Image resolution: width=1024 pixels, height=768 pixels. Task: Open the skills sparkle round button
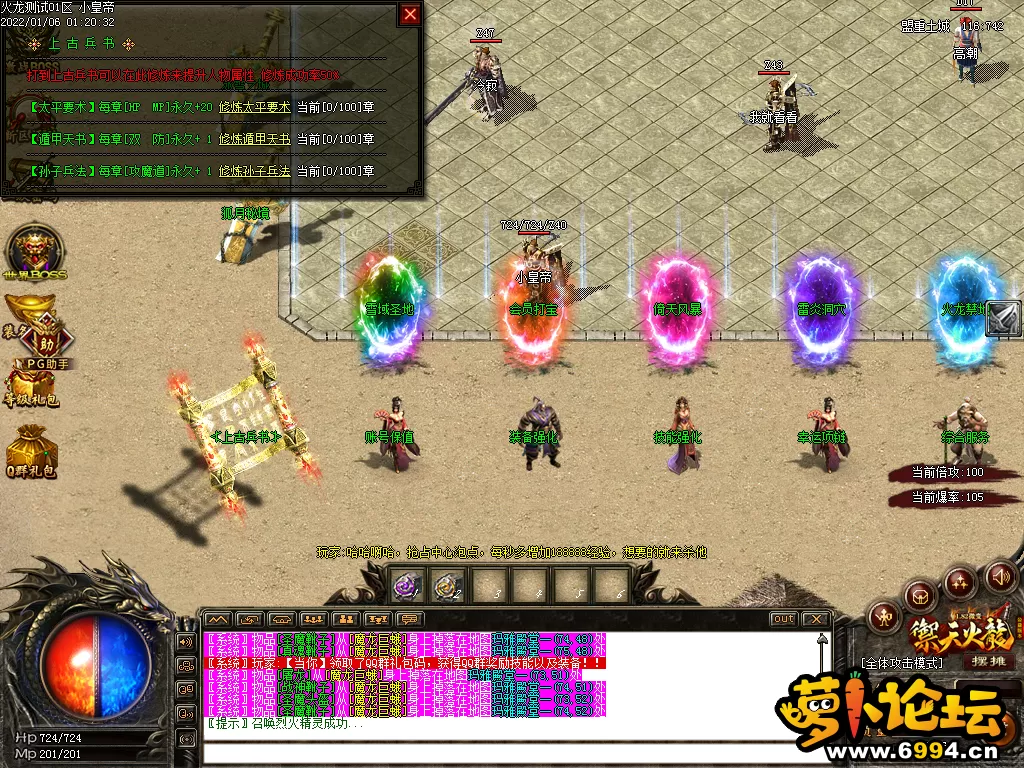(960, 583)
